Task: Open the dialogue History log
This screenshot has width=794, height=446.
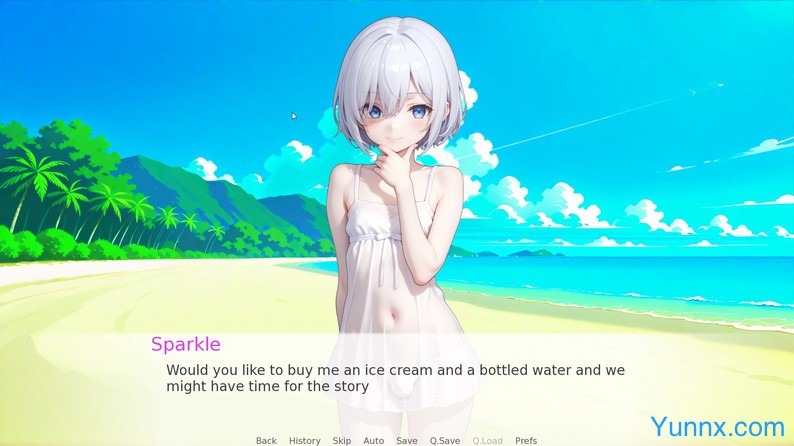Action: pyautogui.click(x=304, y=440)
